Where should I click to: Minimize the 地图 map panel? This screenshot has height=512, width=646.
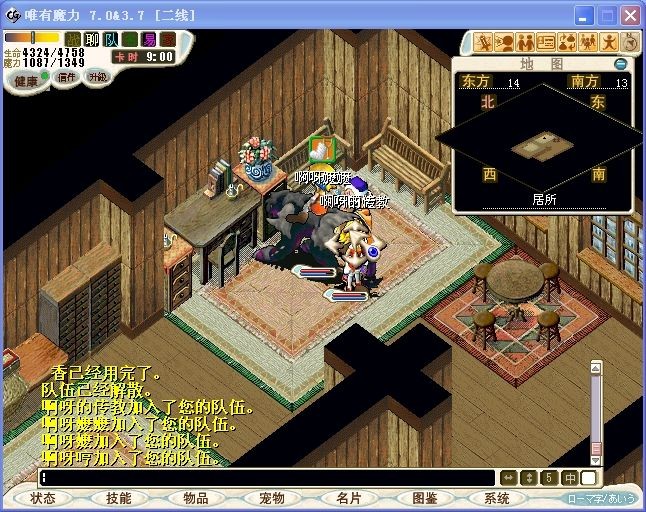pyautogui.click(x=621, y=64)
